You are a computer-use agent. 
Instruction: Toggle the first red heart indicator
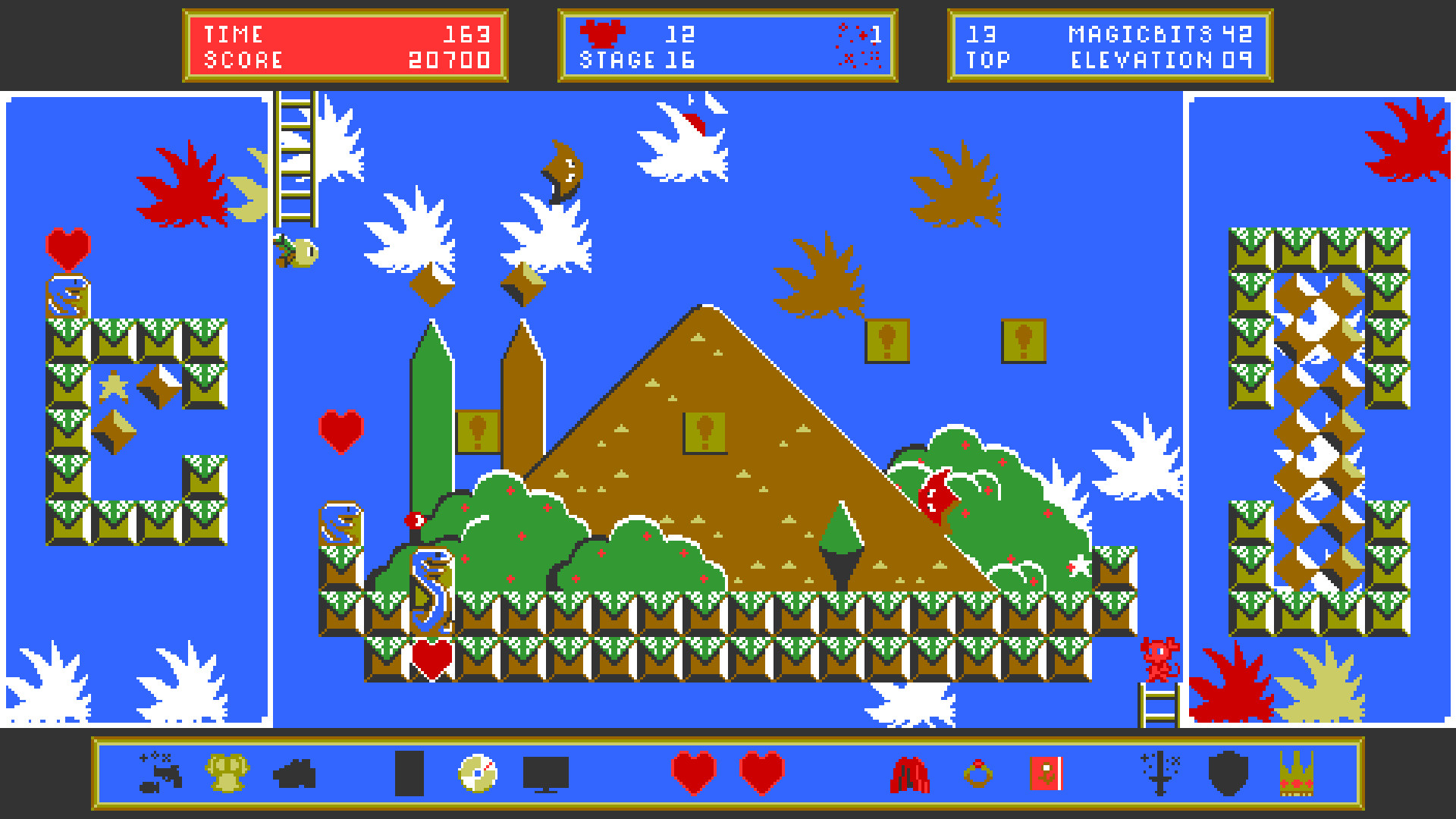pyautogui.click(x=694, y=772)
